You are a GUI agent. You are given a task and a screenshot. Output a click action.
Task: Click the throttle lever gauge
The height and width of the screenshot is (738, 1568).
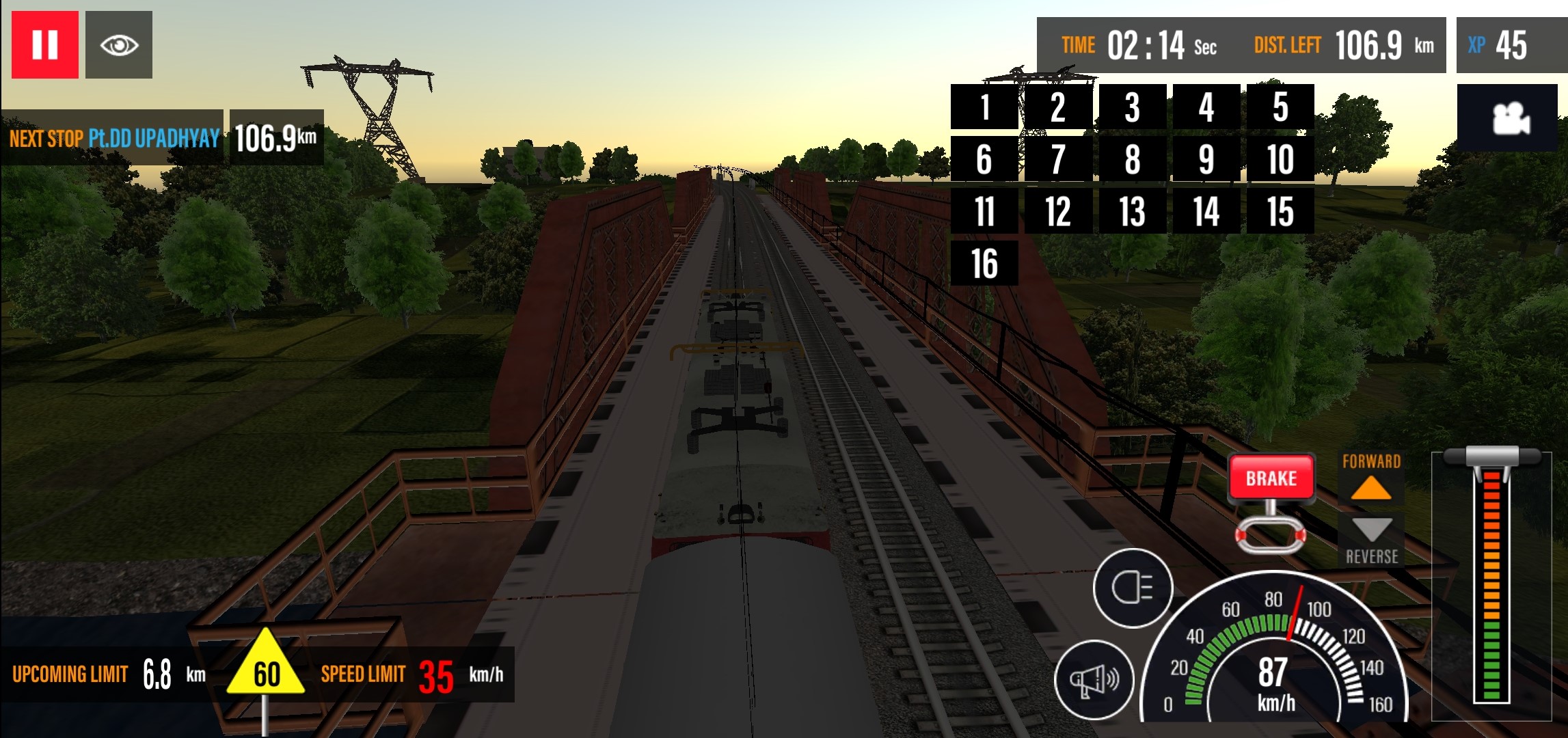pos(1491,581)
